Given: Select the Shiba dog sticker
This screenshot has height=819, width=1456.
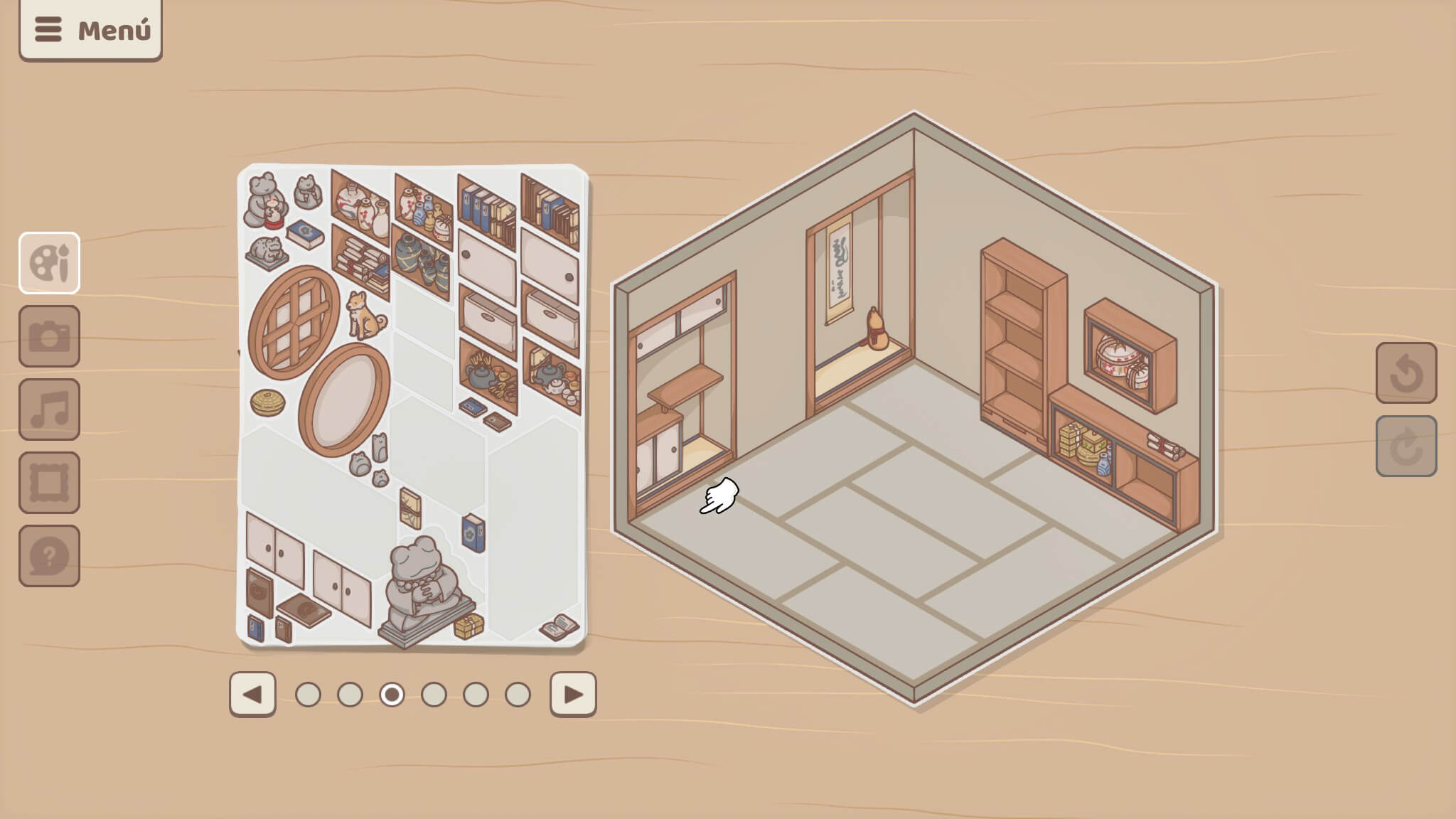Looking at the screenshot, I should 365,316.
